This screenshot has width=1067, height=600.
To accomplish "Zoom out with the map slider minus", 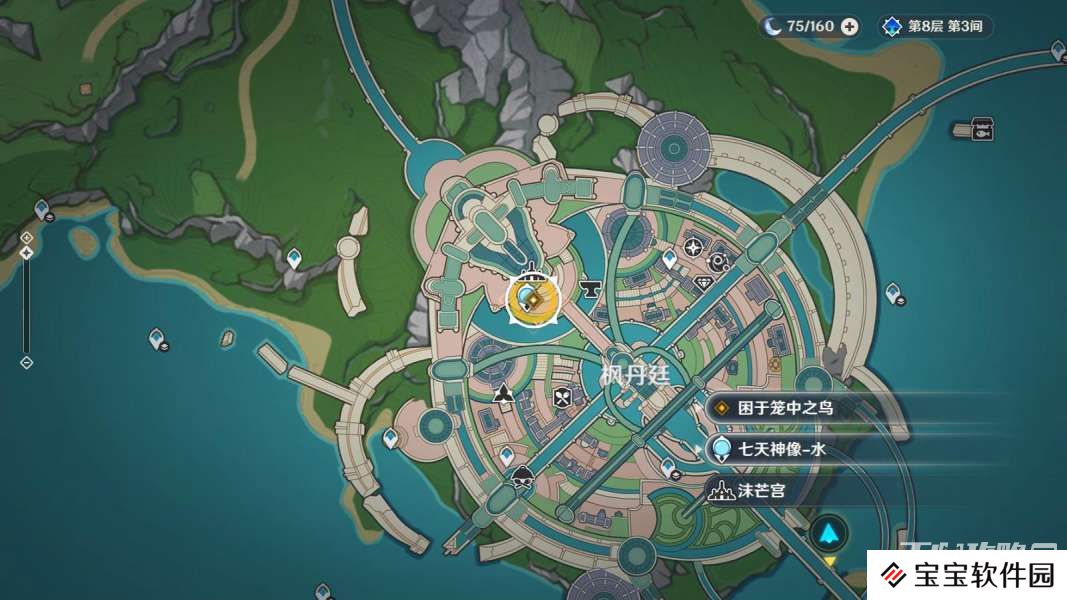I will tap(27, 362).
